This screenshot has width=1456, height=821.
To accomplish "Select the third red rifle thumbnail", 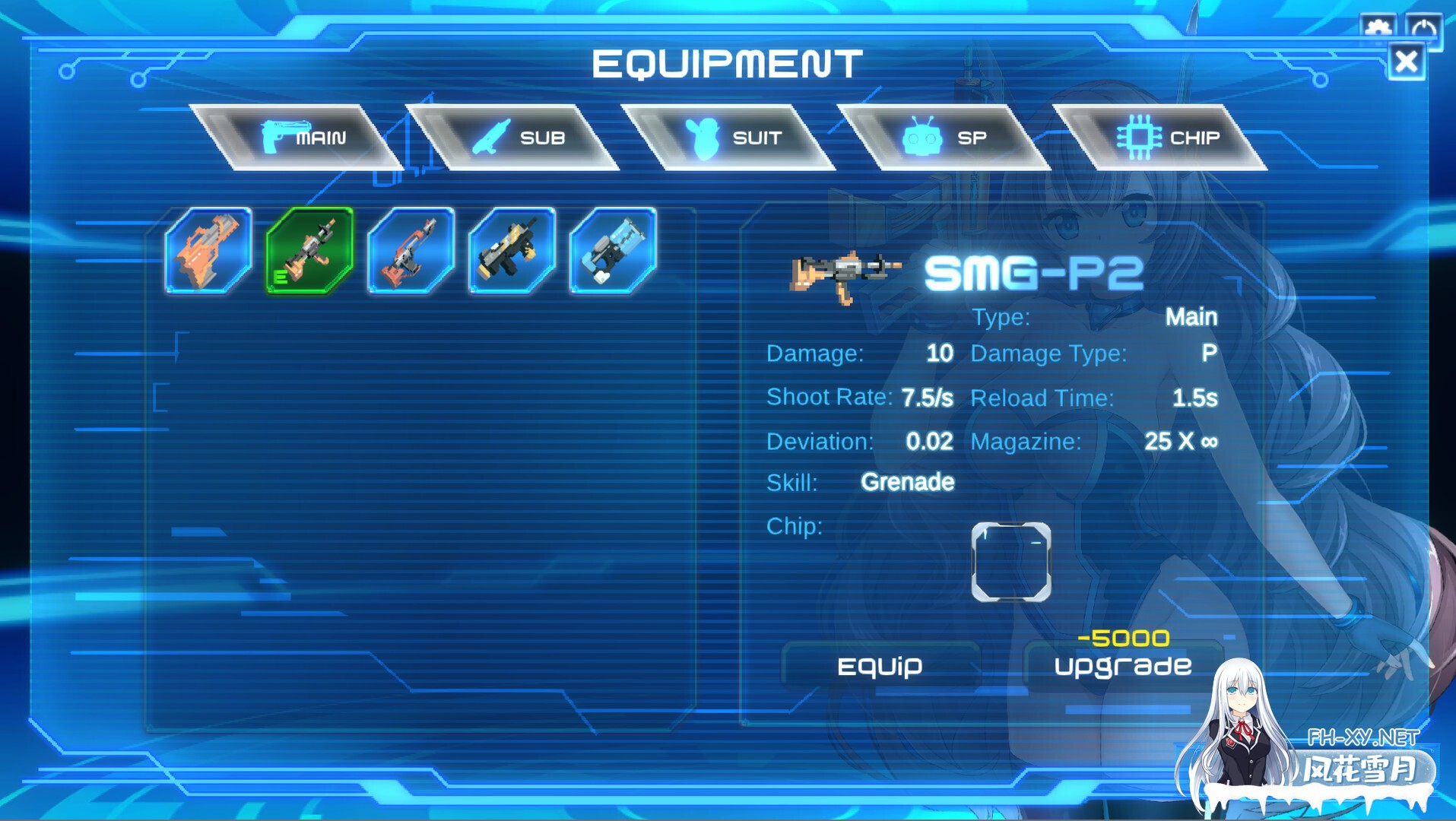I will pyautogui.click(x=410, y=249).
